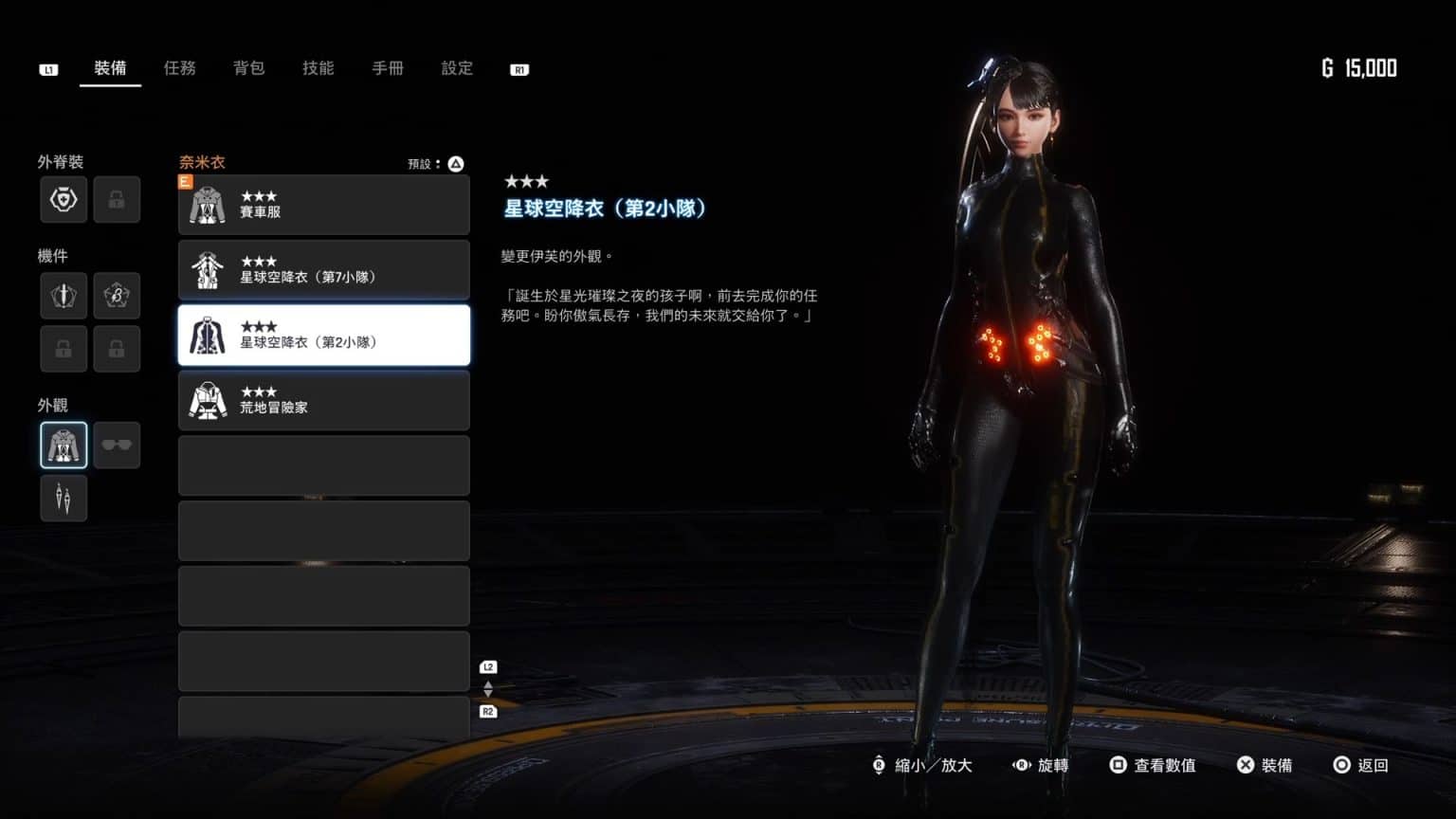The width and height of the screenshot is (1456, 819).
Task: Switch to the 任務 tab
Action: [x=179, y=68]
